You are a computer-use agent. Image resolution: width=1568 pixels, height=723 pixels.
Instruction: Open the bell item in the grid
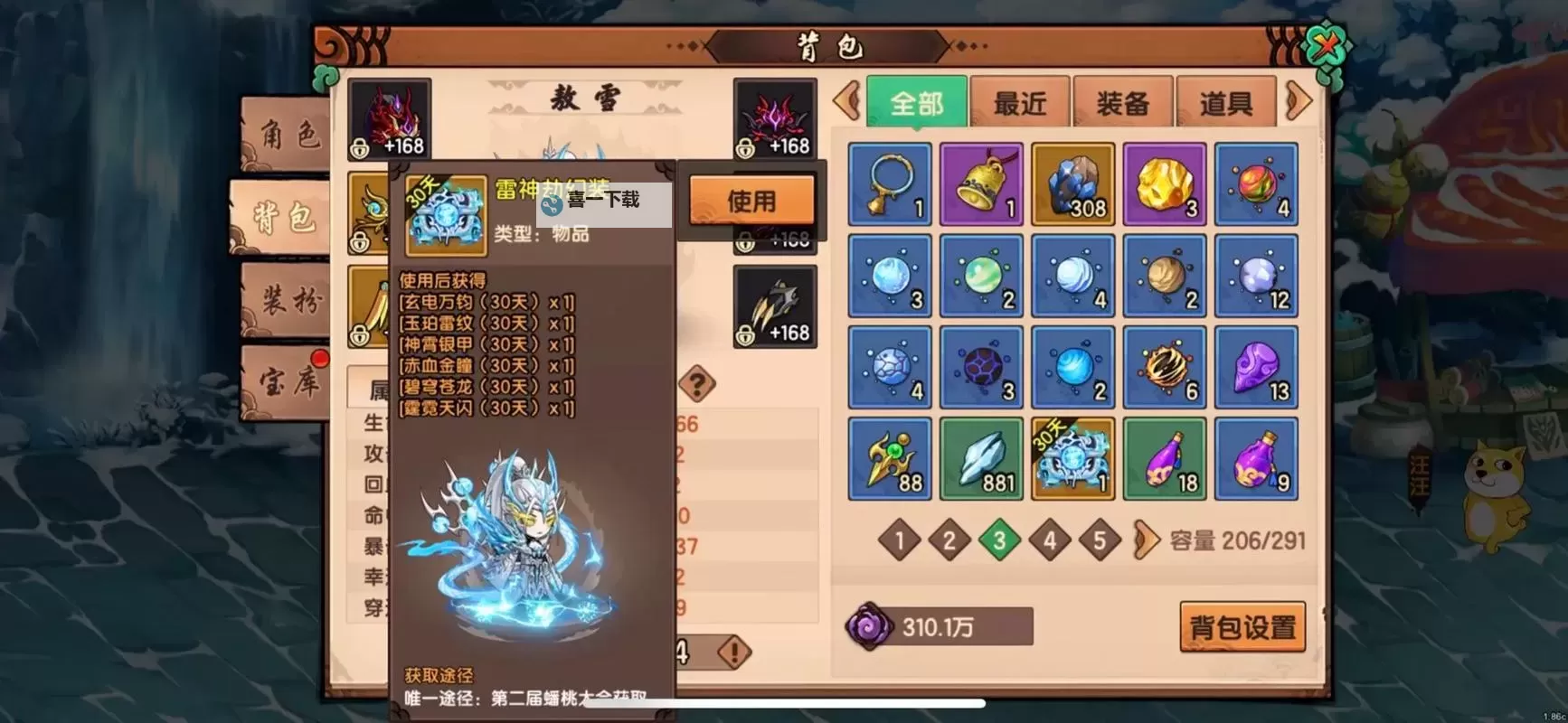(x=981, y=184)
